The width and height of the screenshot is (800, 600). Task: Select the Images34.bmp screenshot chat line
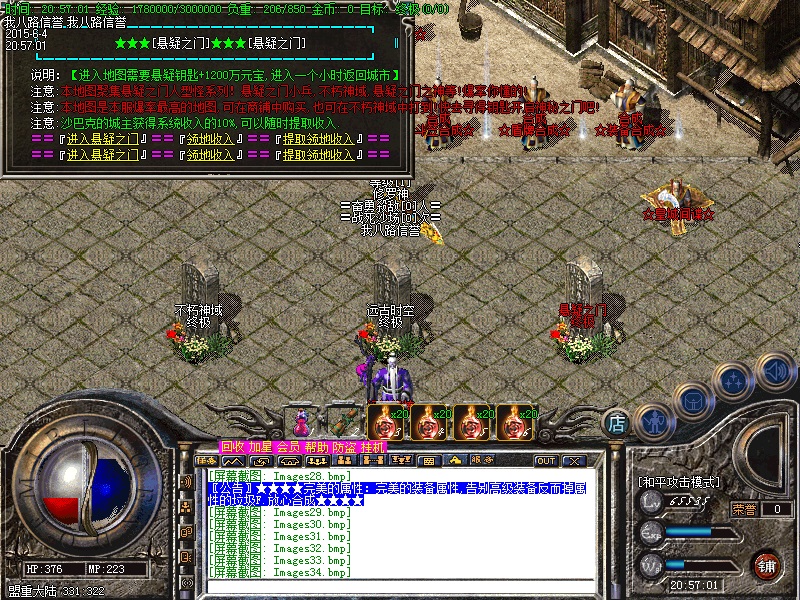[279, 572]
